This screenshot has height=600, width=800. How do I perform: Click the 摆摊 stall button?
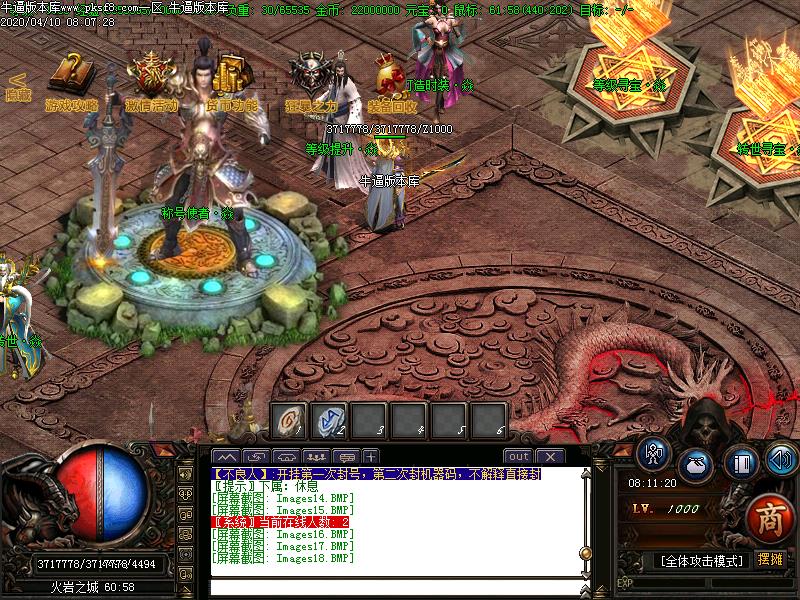771,560
